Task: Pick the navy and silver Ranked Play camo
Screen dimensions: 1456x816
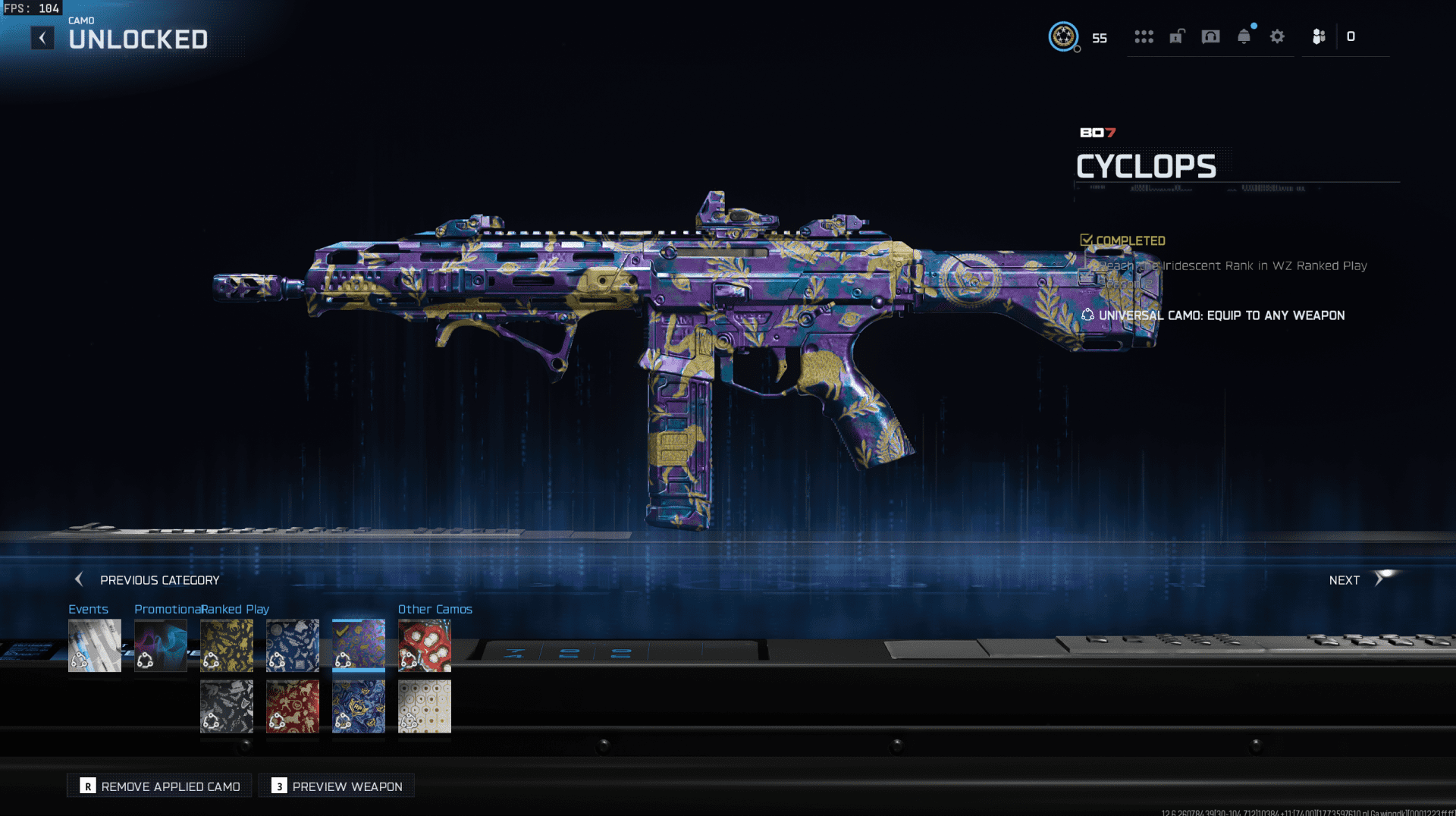Action: coord(293,645)
